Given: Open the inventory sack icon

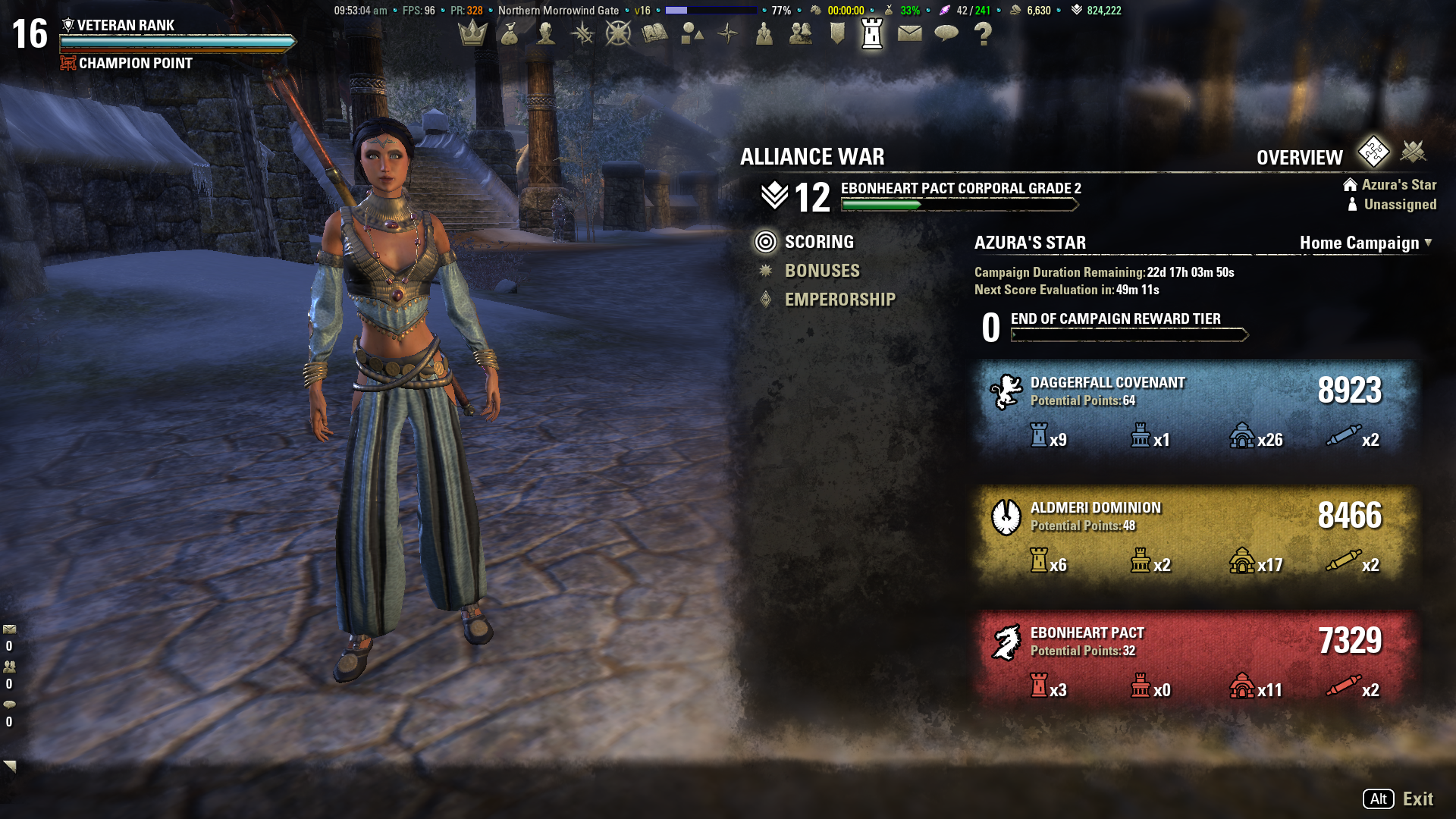Looking at the screenshot, I should 509,33.
